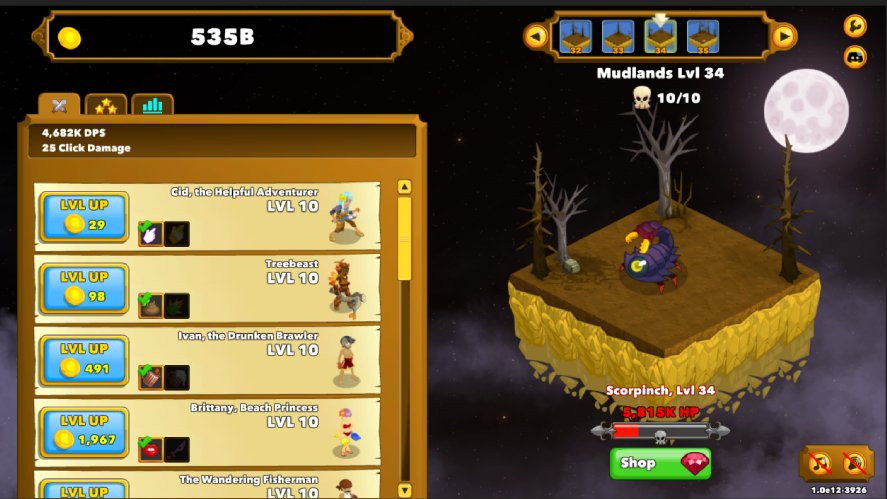
Task: Travel to the zone 35 tile
Action: click(702, 36)
